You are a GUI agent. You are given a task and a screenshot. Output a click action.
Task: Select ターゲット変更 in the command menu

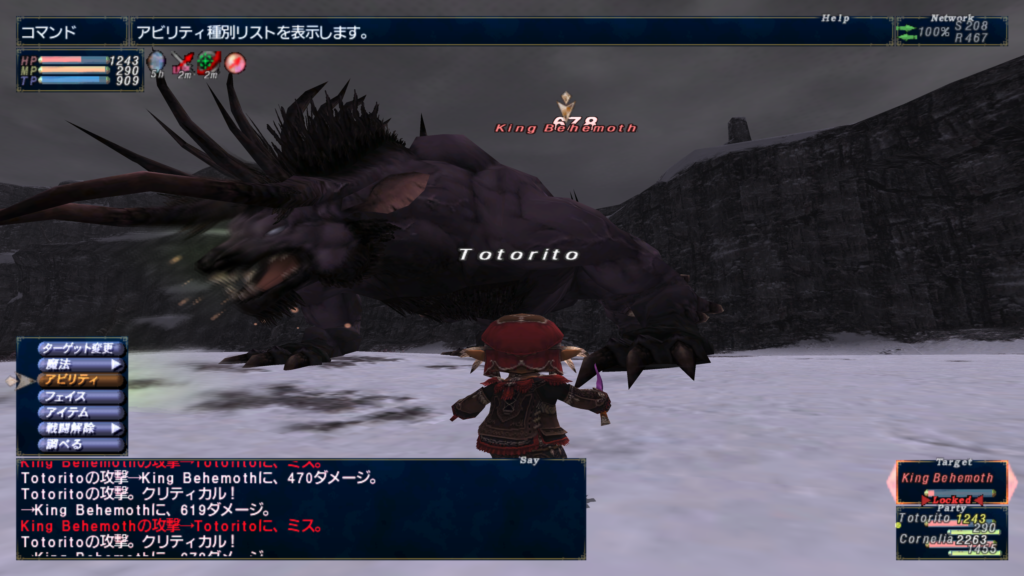[x=80, y=348]
